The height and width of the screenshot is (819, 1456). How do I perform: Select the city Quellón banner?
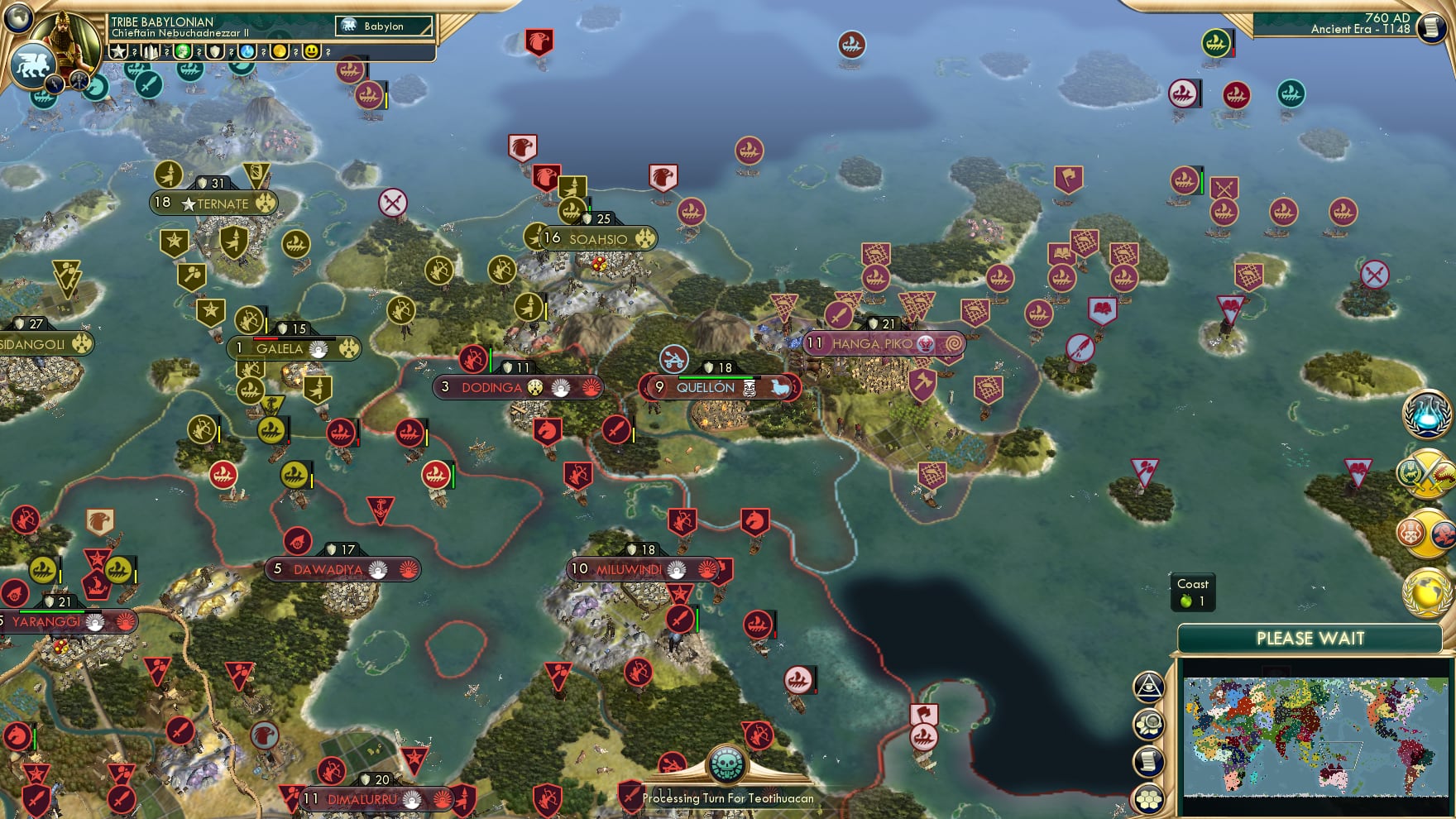[x=715, y=386]
